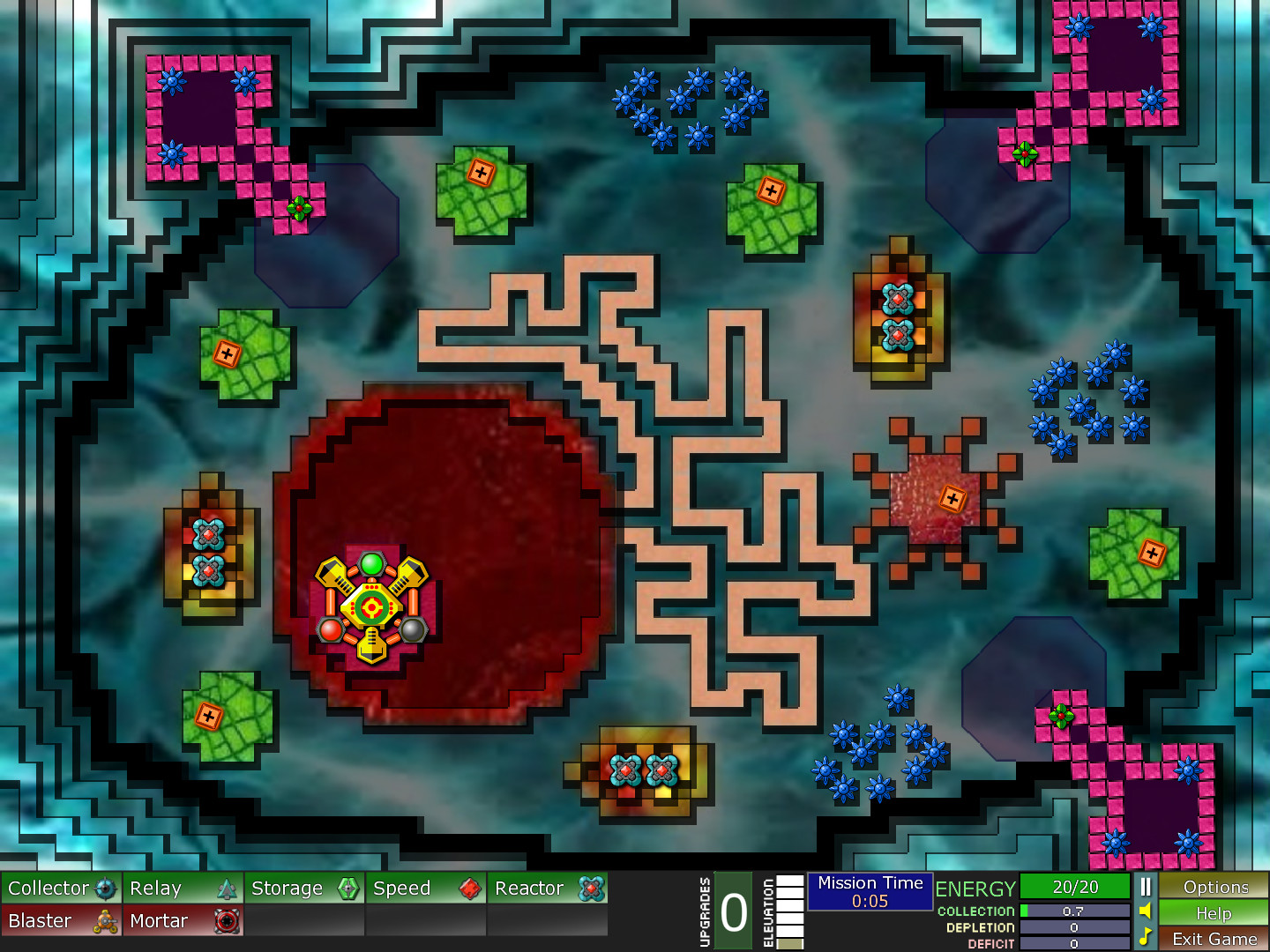Open the Options menu

[x=1214, y=888]
